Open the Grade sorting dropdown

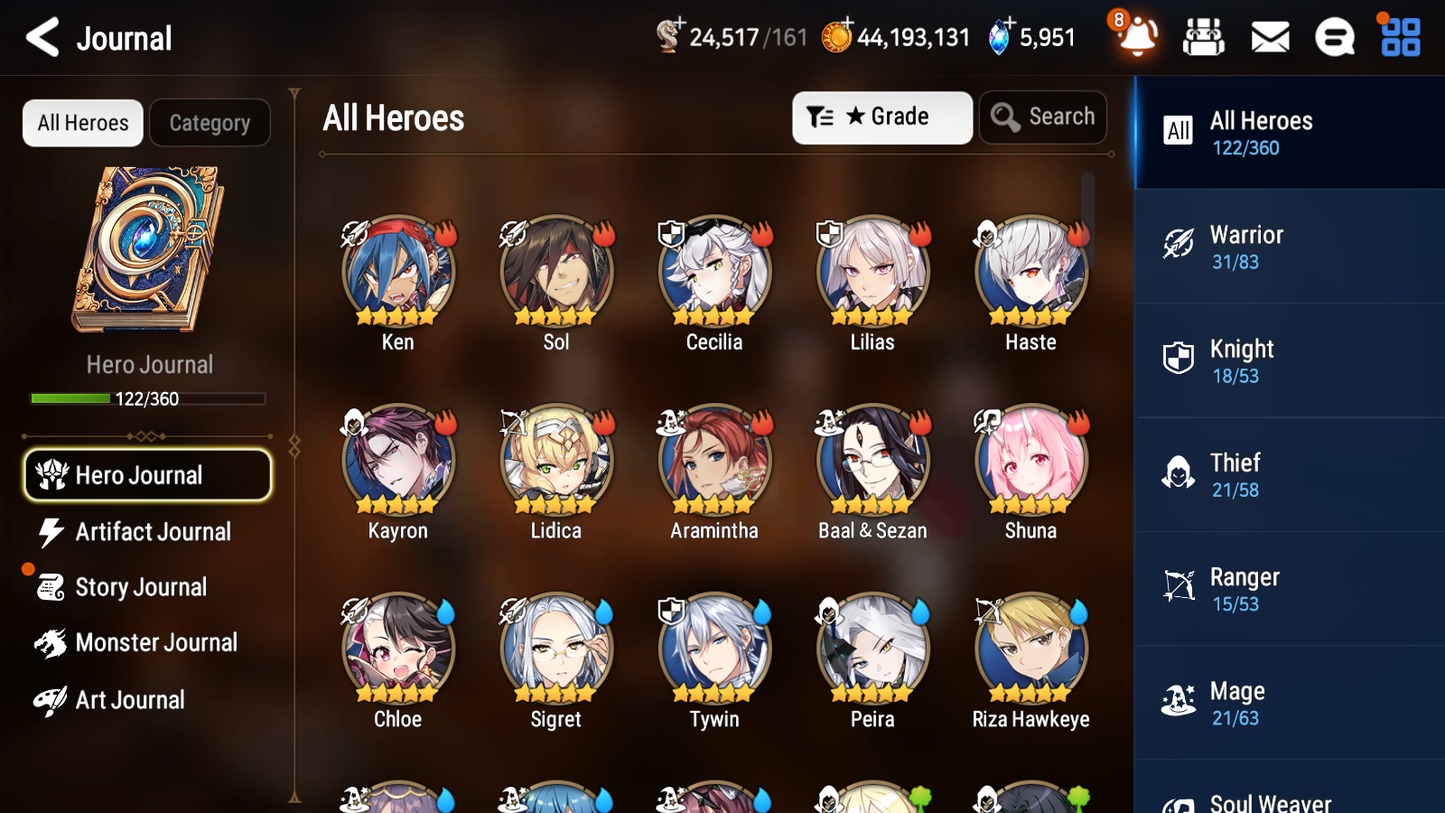(882, 117)
